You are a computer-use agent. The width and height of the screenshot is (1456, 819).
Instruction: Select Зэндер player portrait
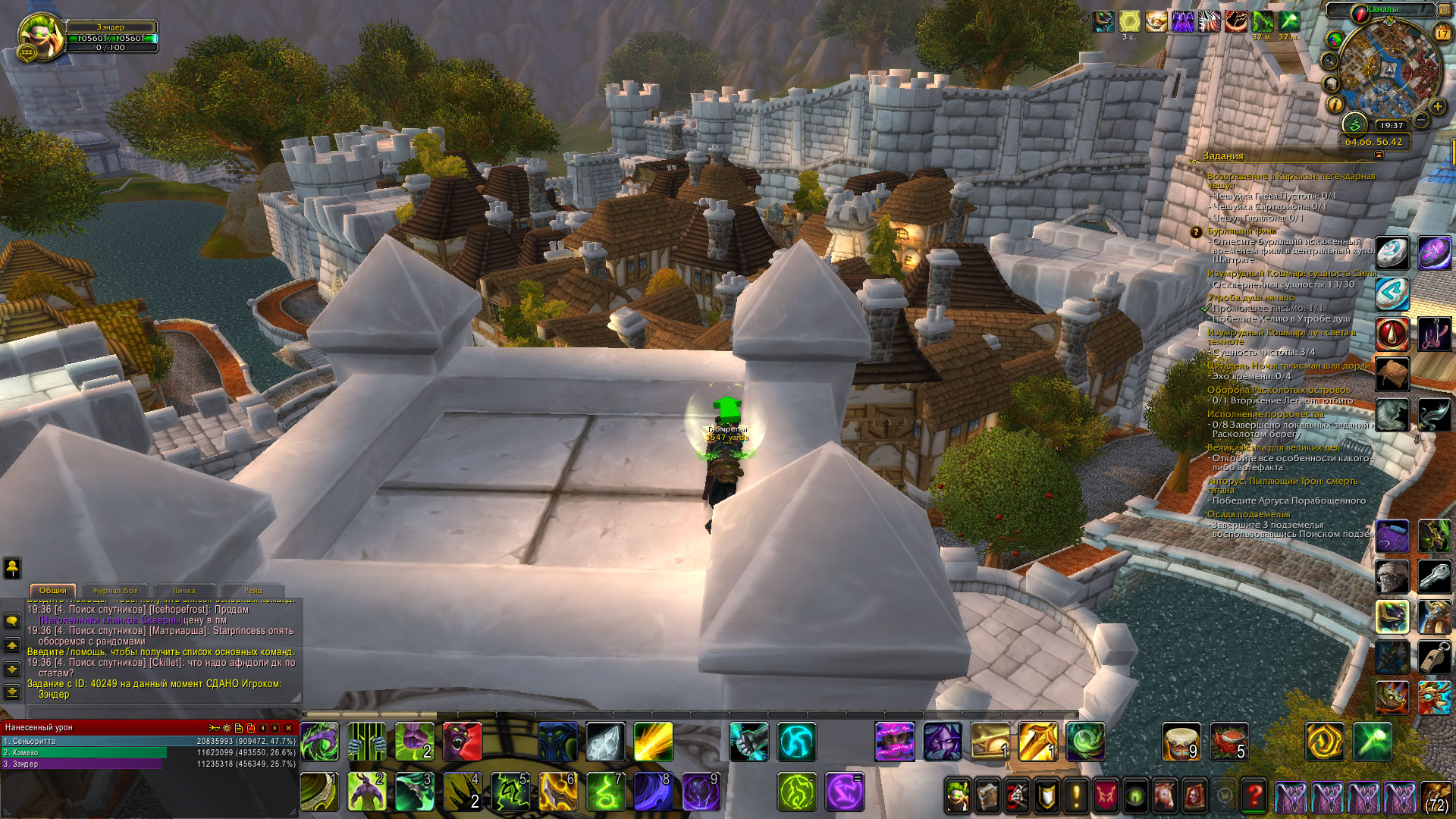[x=41, y=37]
